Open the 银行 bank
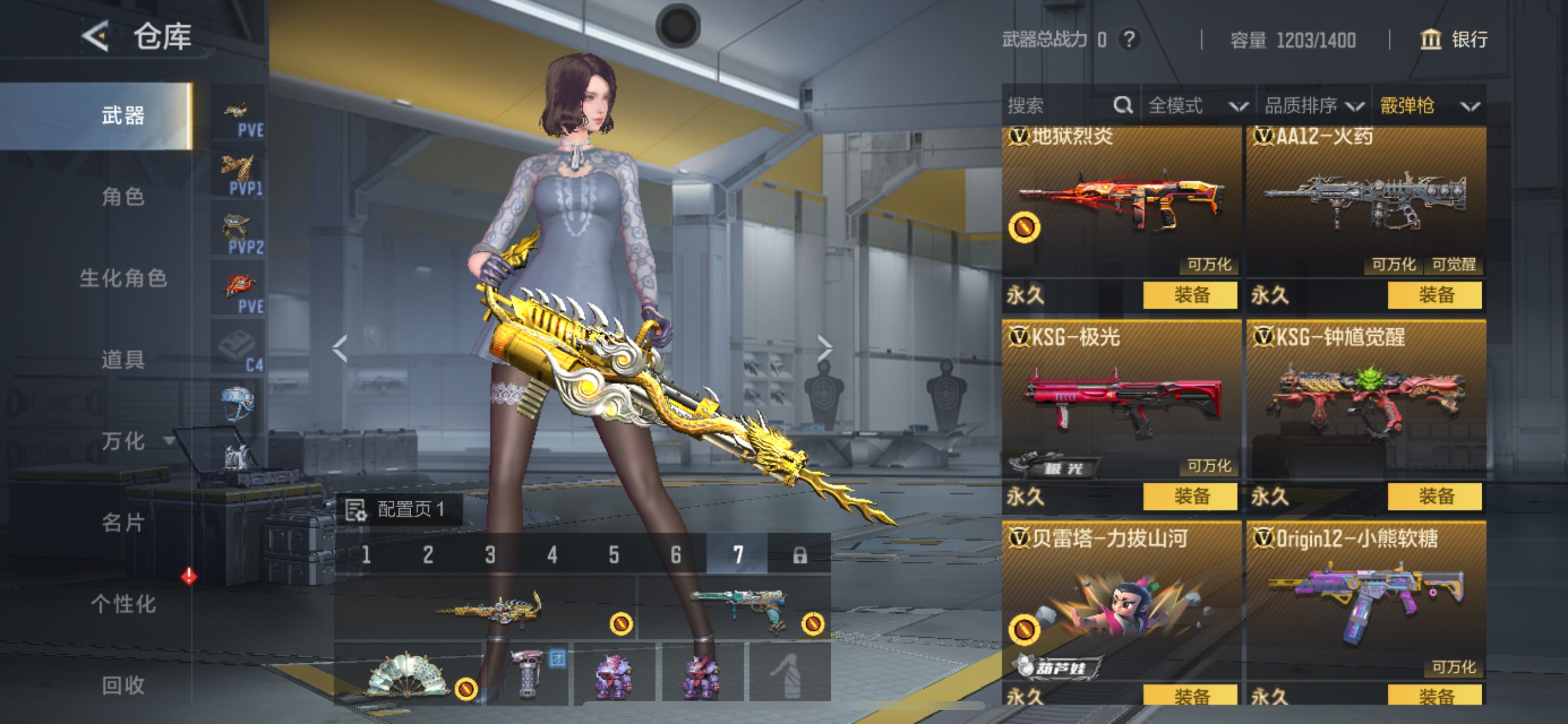 1454,40
